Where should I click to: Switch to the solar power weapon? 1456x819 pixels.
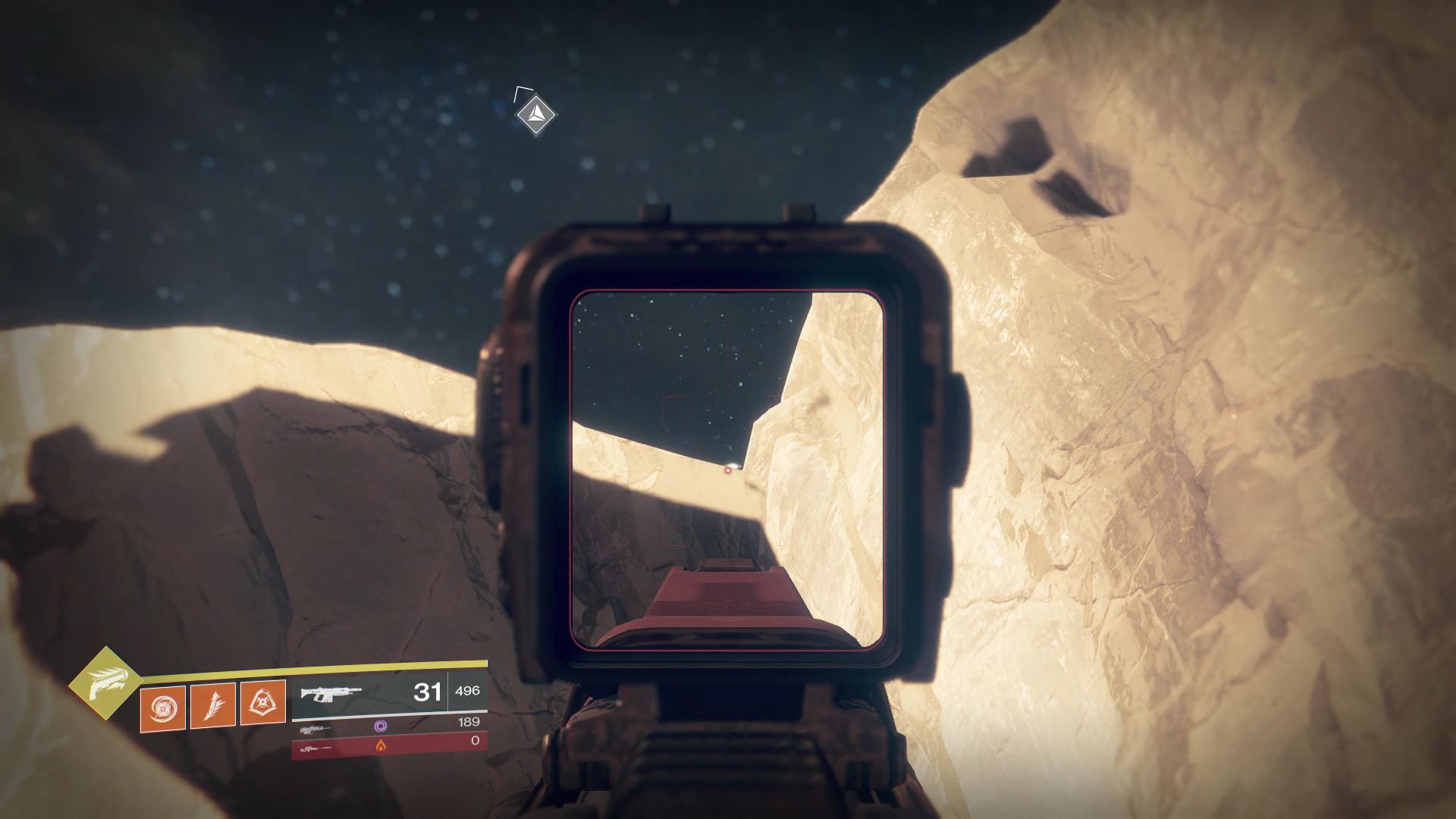tap(316, 747)
